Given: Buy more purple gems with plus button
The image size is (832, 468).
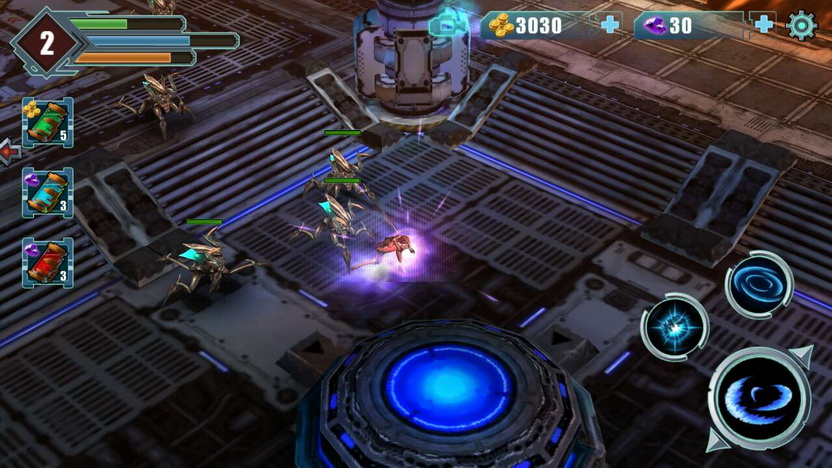Looking at the screenshot, I should [764, 25].
